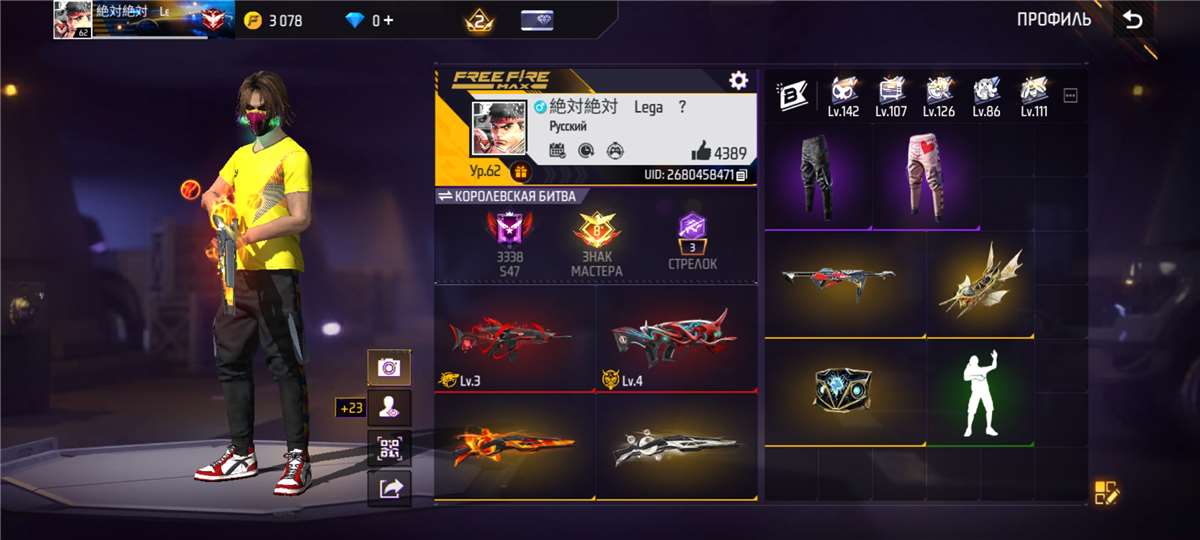
Task: Share the profile with arrow button
Action: coord(389,488)
